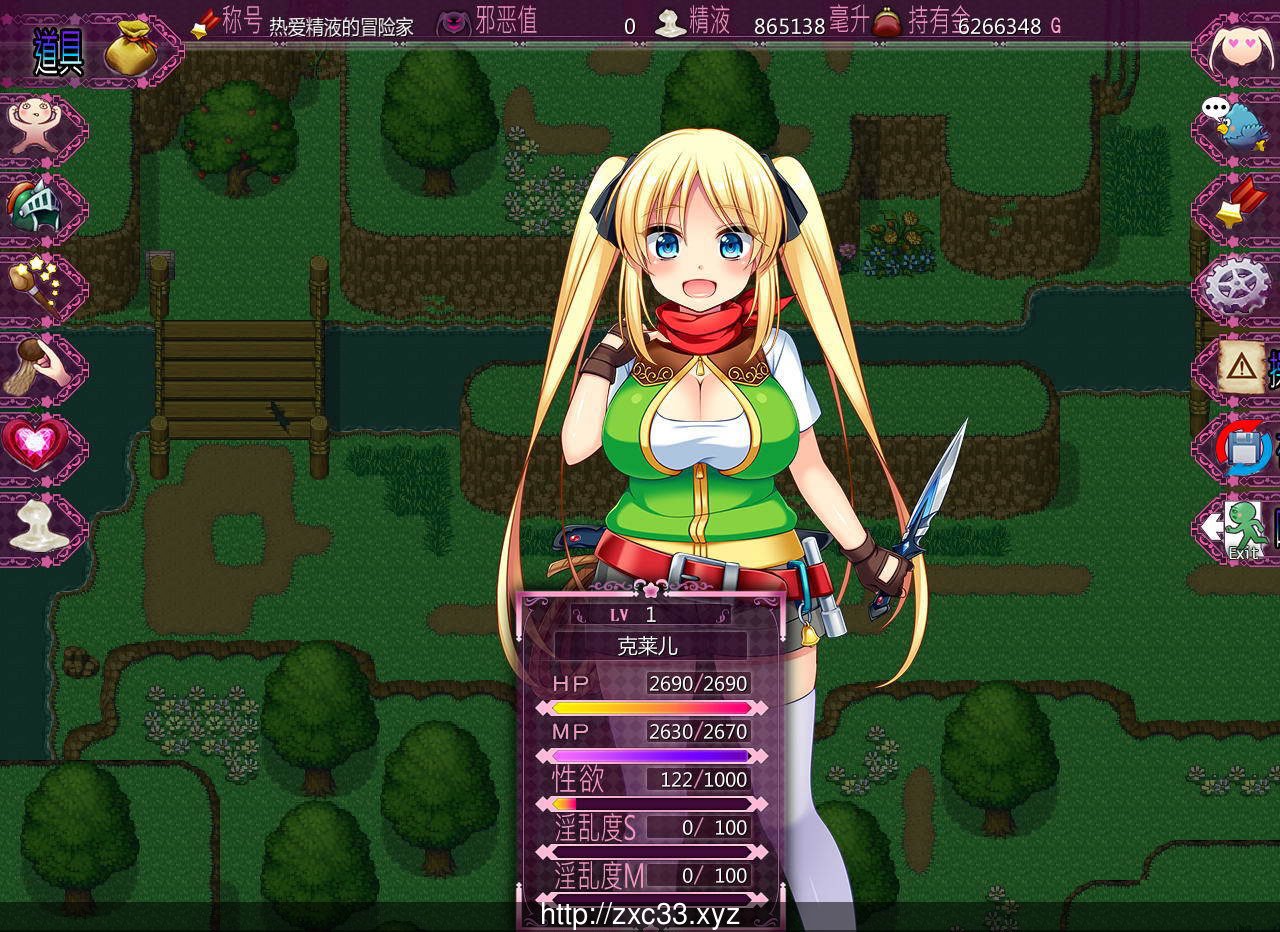Click the HP progress bar

(x=647, y=707)
